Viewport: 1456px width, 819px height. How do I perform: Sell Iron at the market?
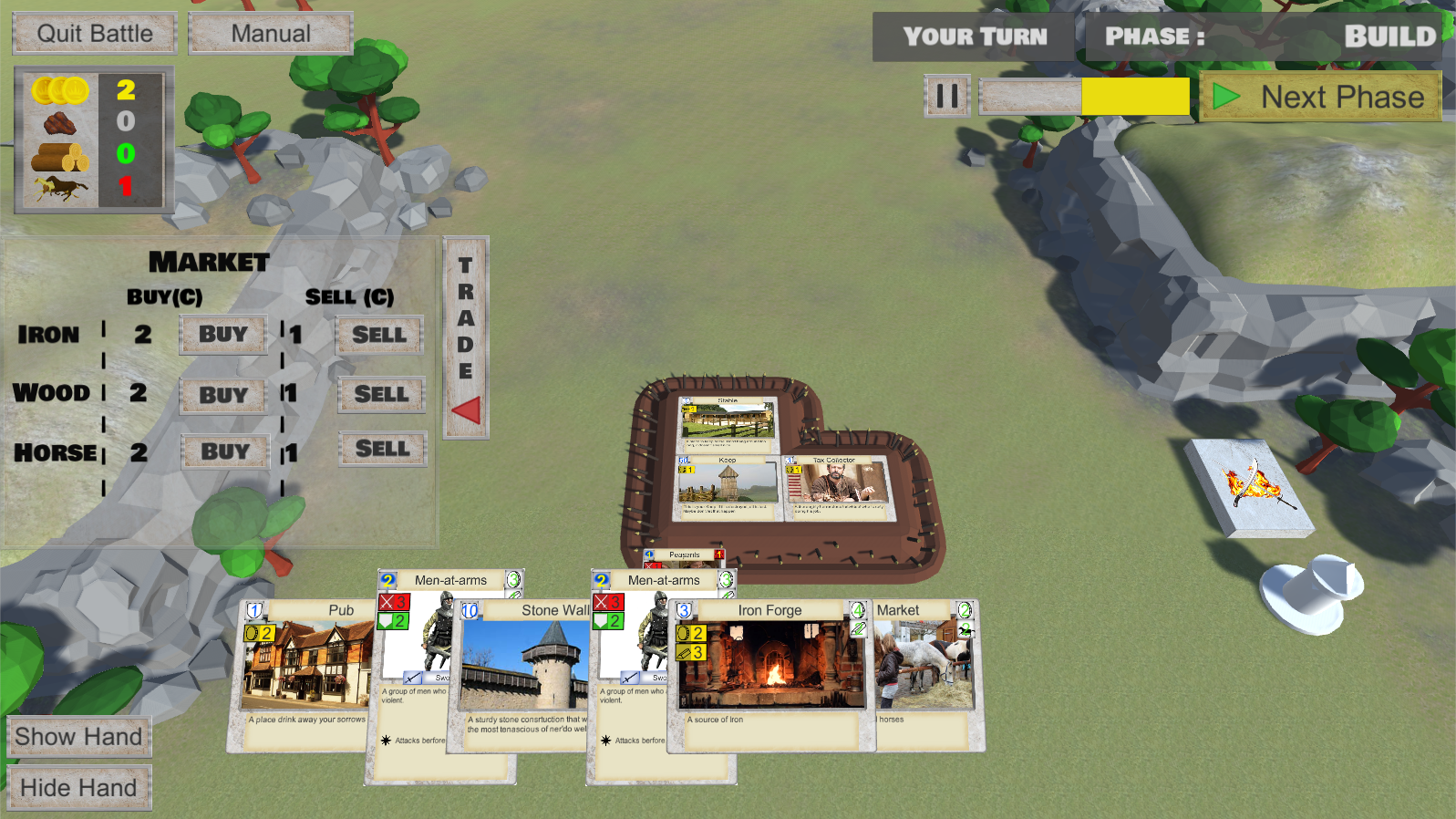pos(379,335)
